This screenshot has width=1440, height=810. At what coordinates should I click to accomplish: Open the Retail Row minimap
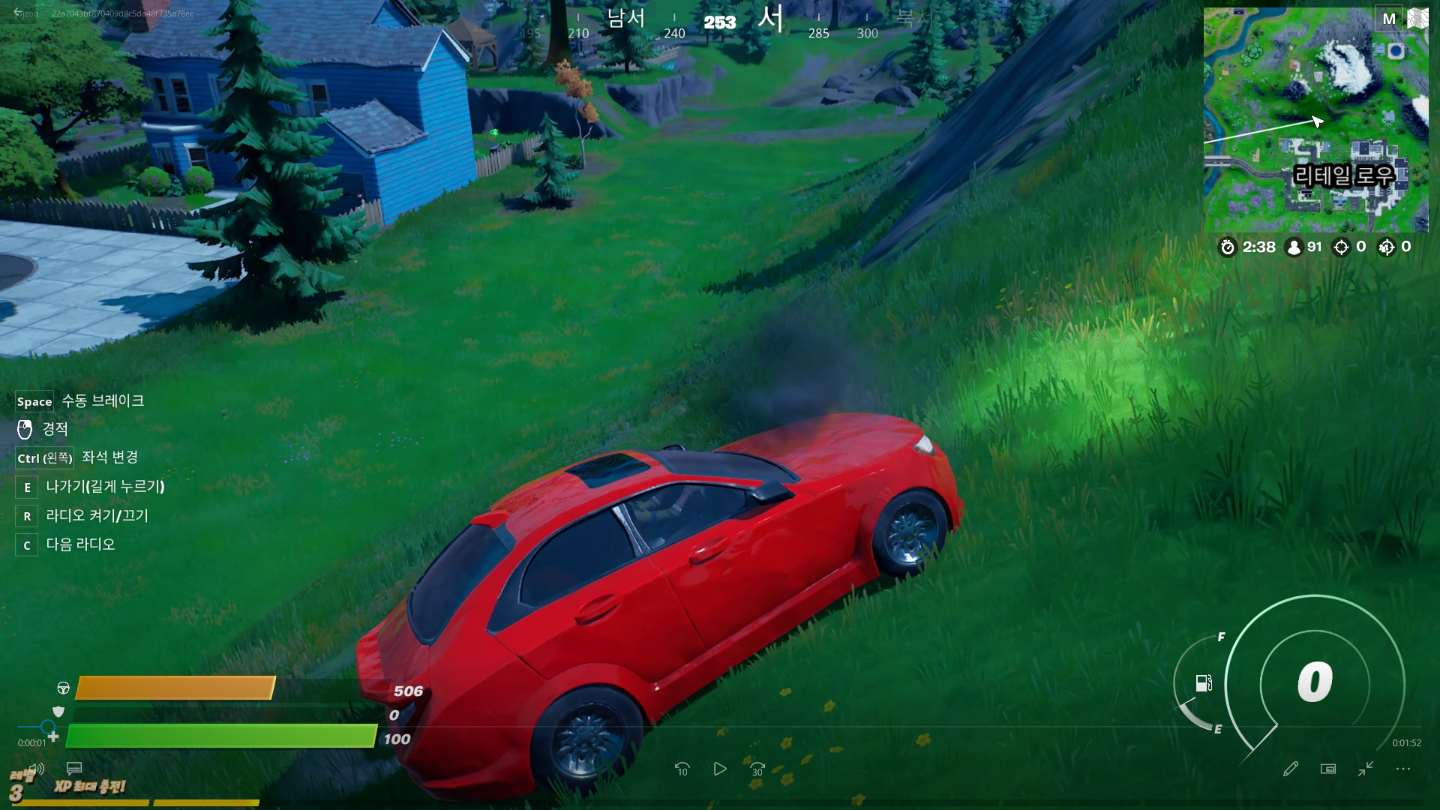point(1315,120)
